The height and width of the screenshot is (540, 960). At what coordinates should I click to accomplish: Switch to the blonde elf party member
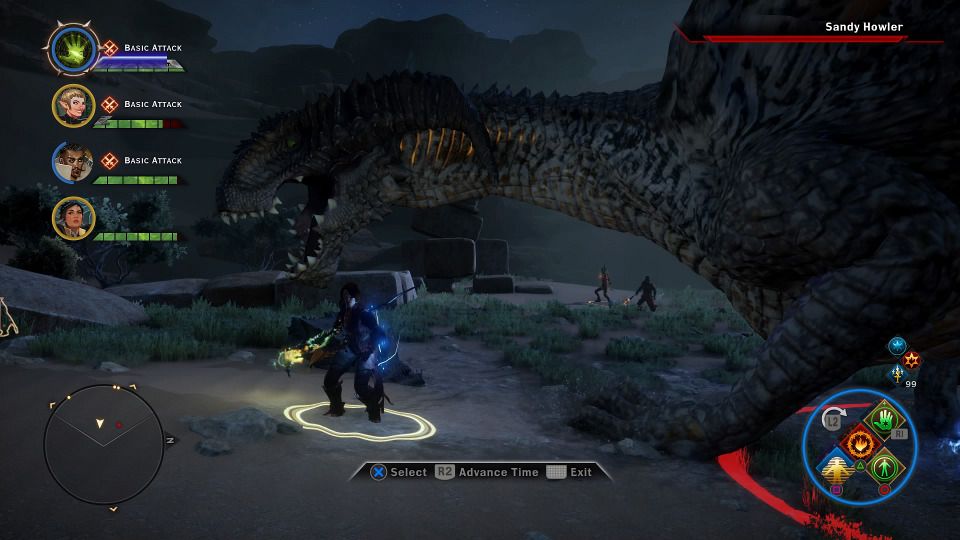click(x=73, y=105)
